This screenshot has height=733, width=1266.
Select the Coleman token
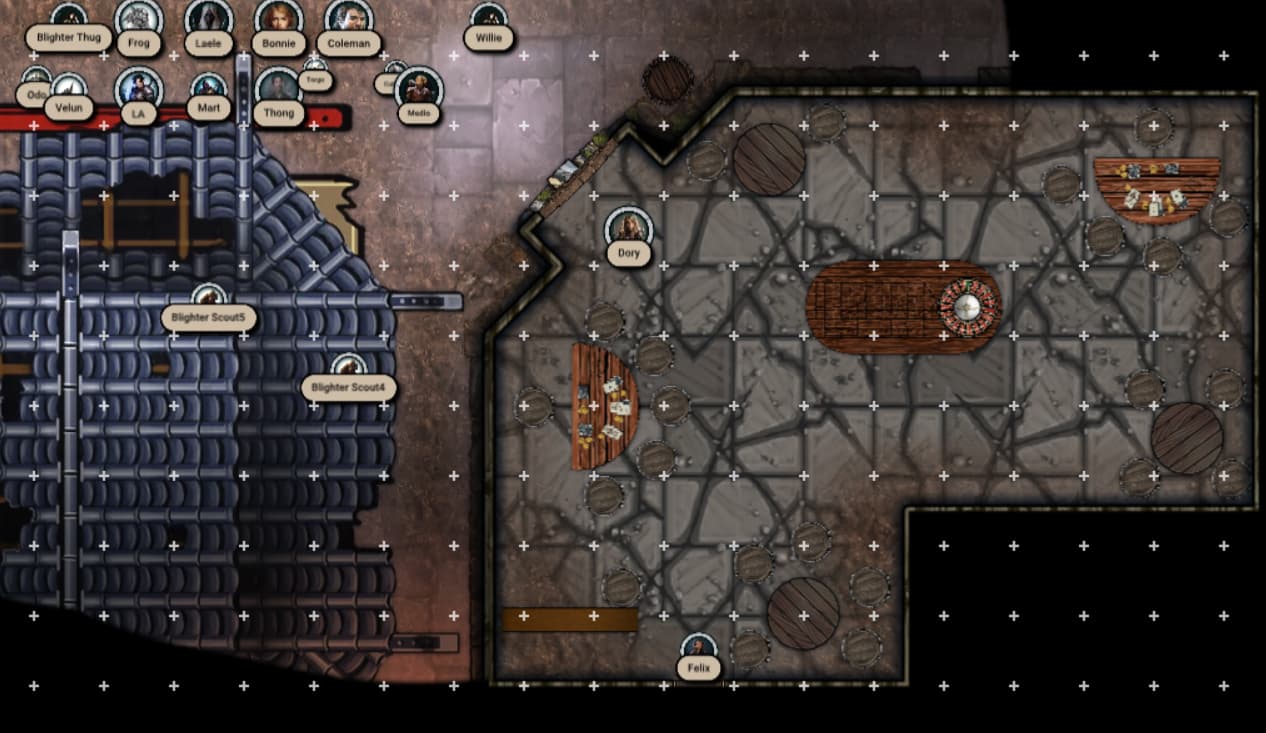pos(349,20)
